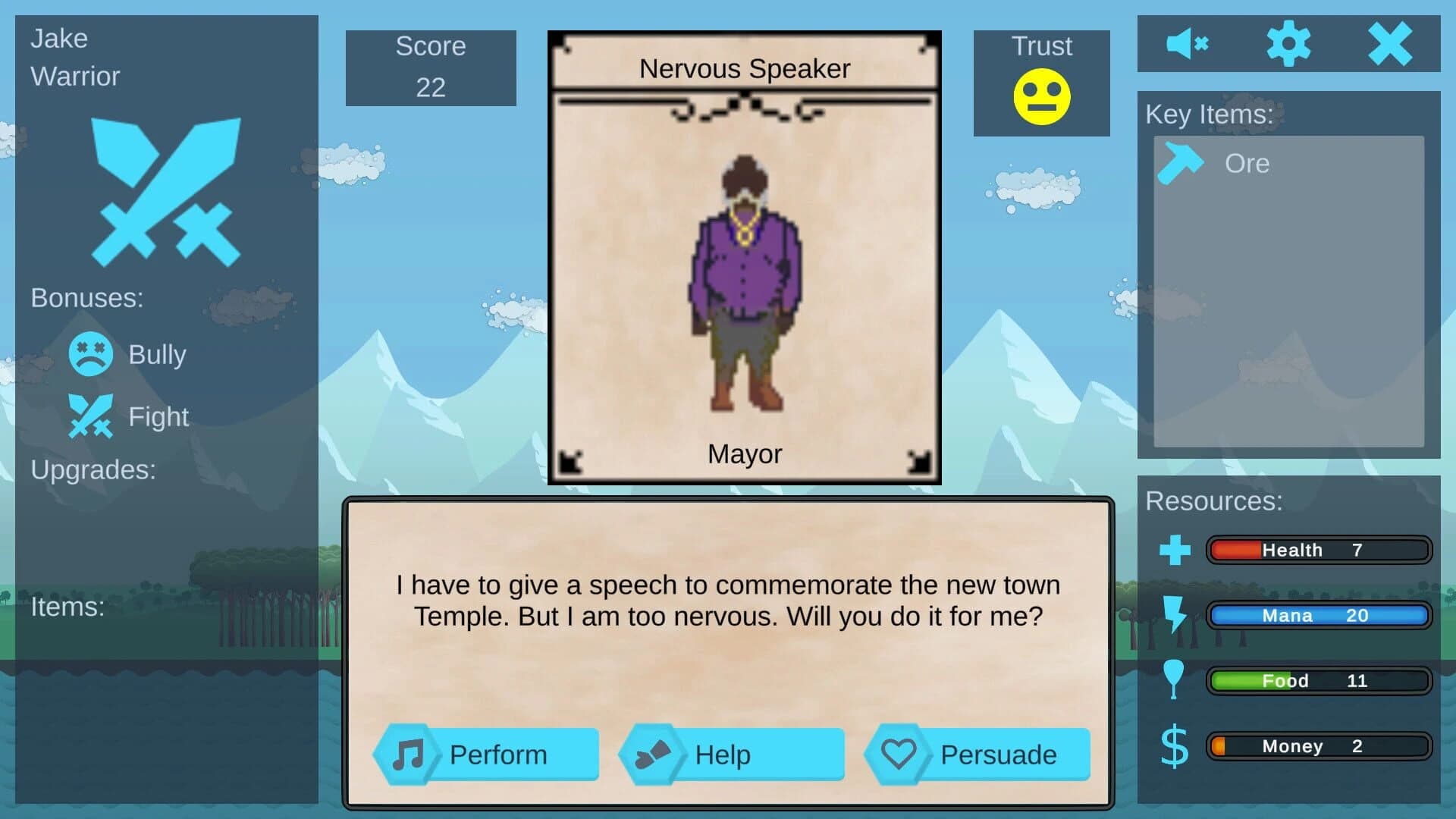Click the Score 22 display

pyautogui.click(x=430, y=67)
